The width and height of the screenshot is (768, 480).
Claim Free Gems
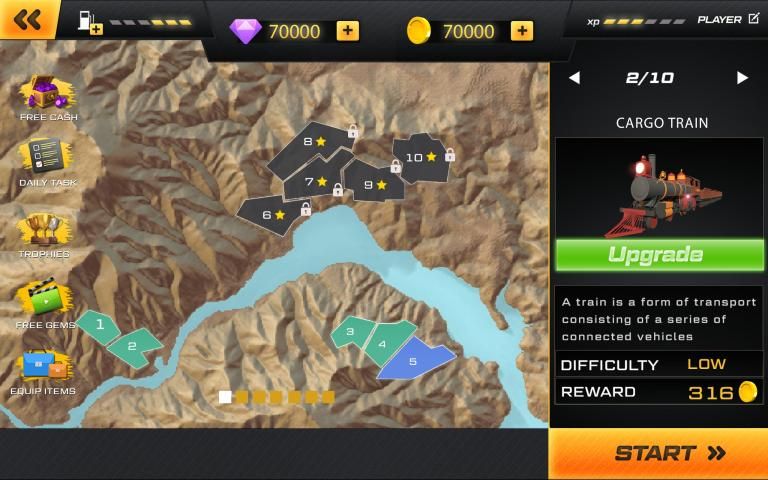(x=45, y=303)
